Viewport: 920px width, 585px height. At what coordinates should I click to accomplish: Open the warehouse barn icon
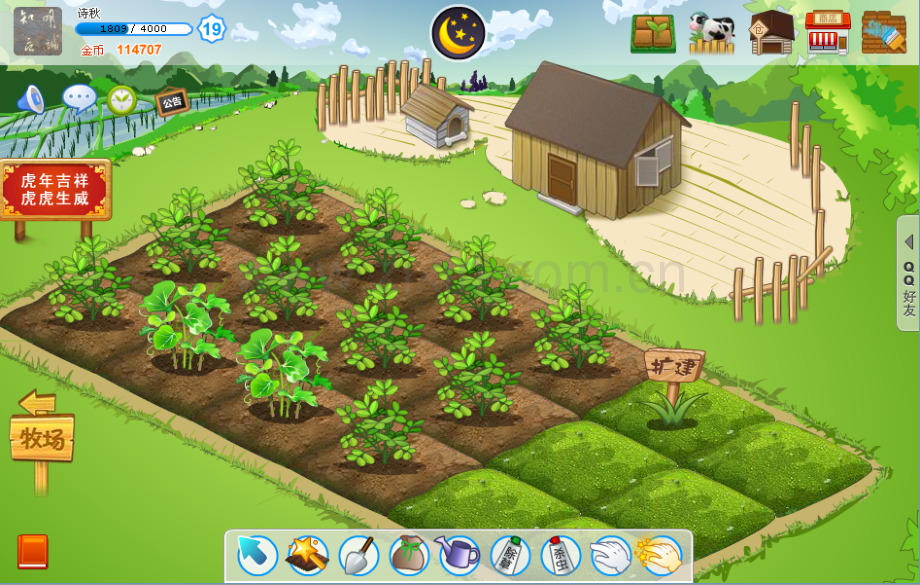pyautogui.click(x=771, y=33)
